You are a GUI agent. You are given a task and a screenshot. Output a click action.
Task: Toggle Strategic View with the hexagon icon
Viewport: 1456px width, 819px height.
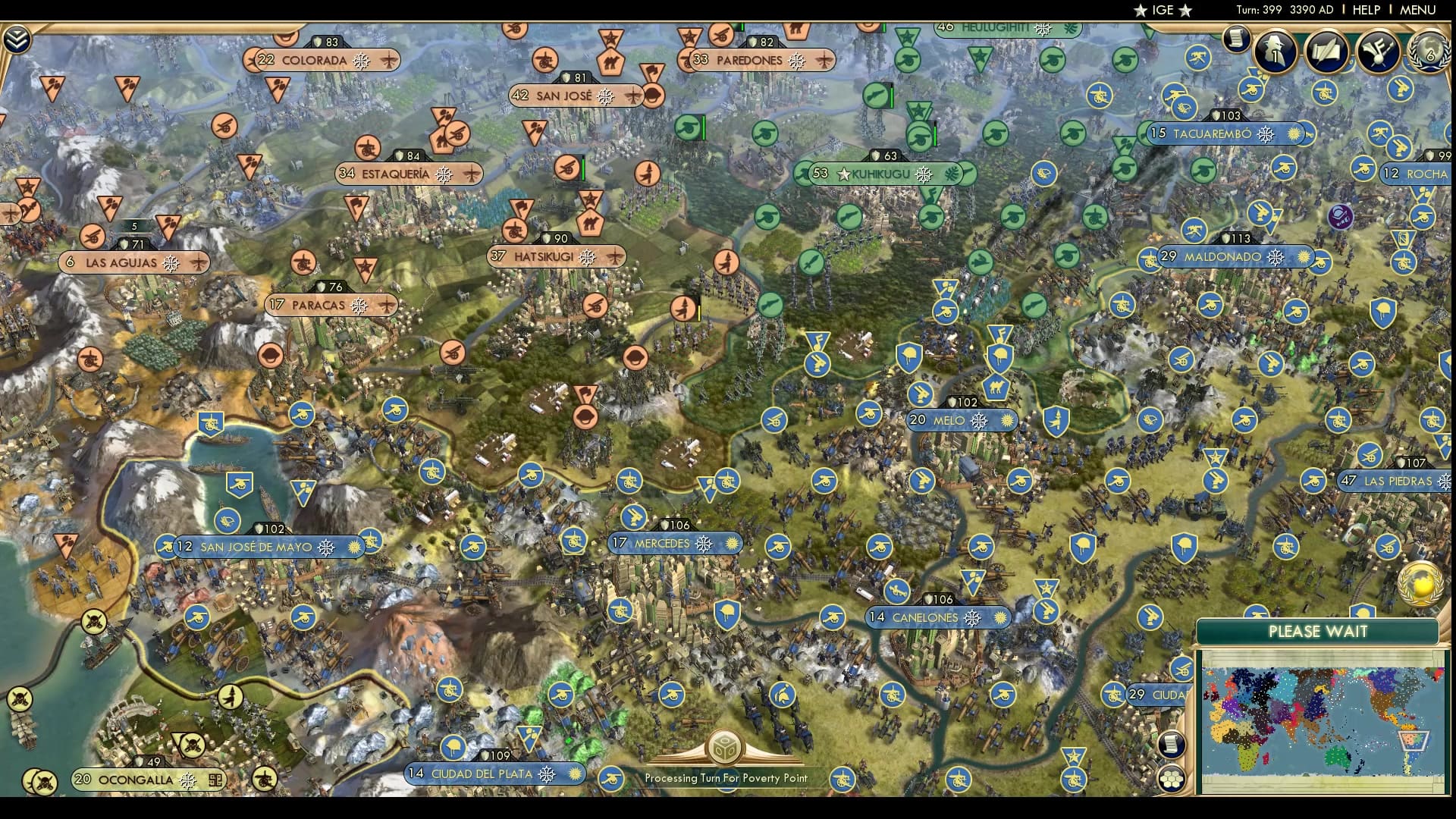(x=1172, y=780)
